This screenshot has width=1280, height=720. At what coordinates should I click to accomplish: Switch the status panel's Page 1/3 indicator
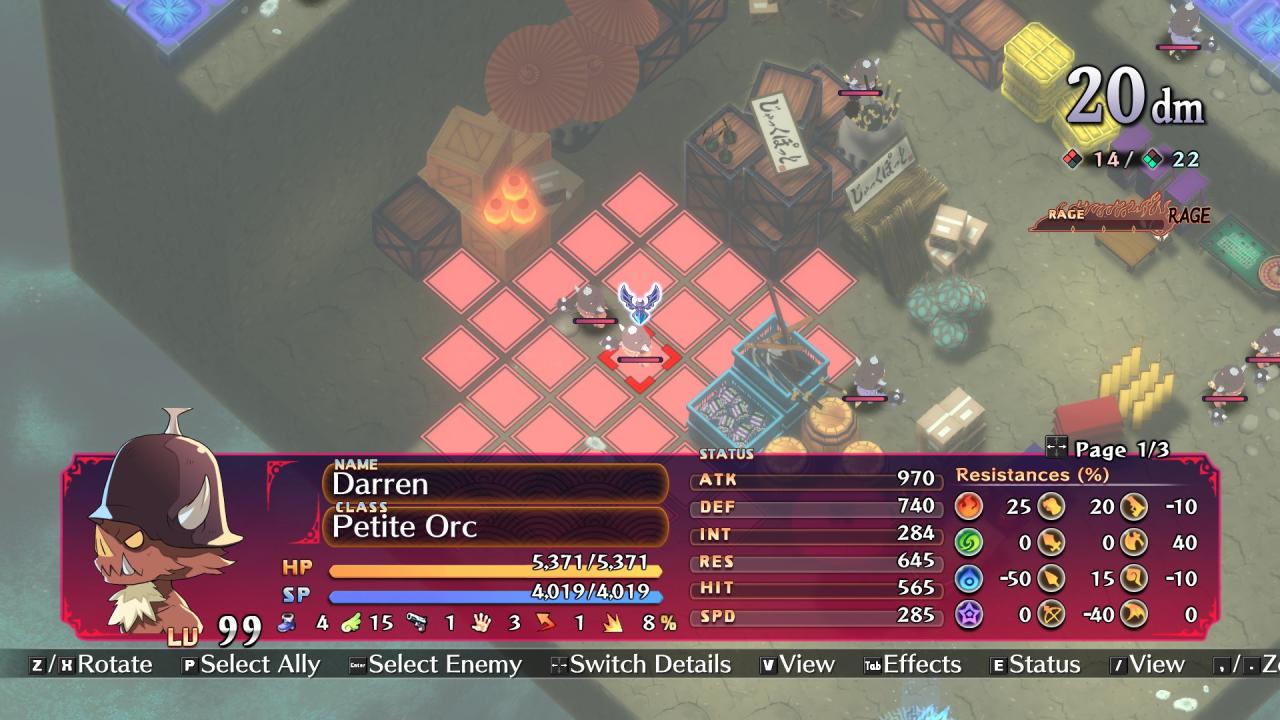(1108, 449)
